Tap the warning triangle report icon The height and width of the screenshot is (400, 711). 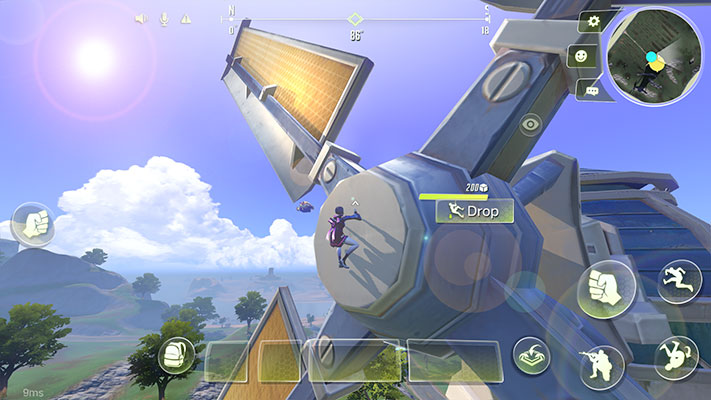point(186,19)
